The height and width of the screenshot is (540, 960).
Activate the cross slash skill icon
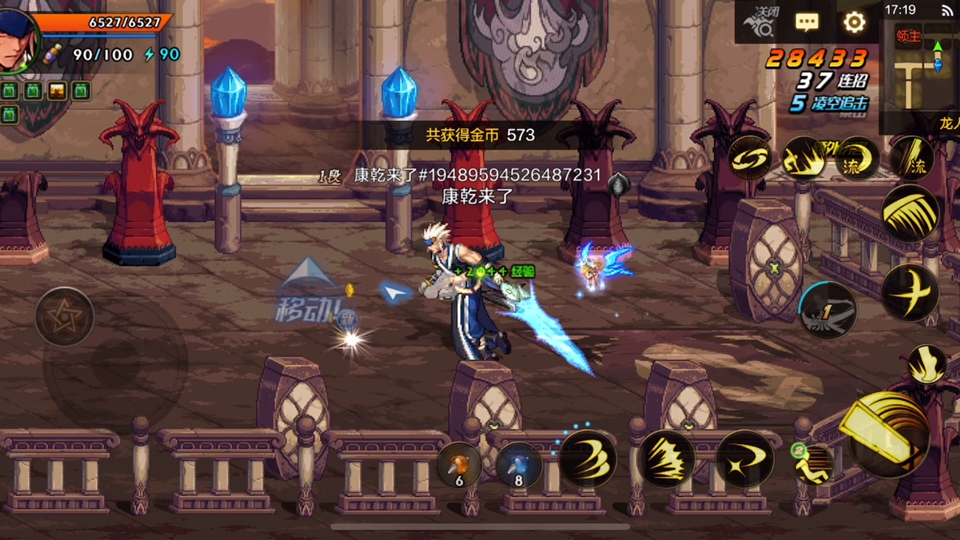click(x=910, y=291)
